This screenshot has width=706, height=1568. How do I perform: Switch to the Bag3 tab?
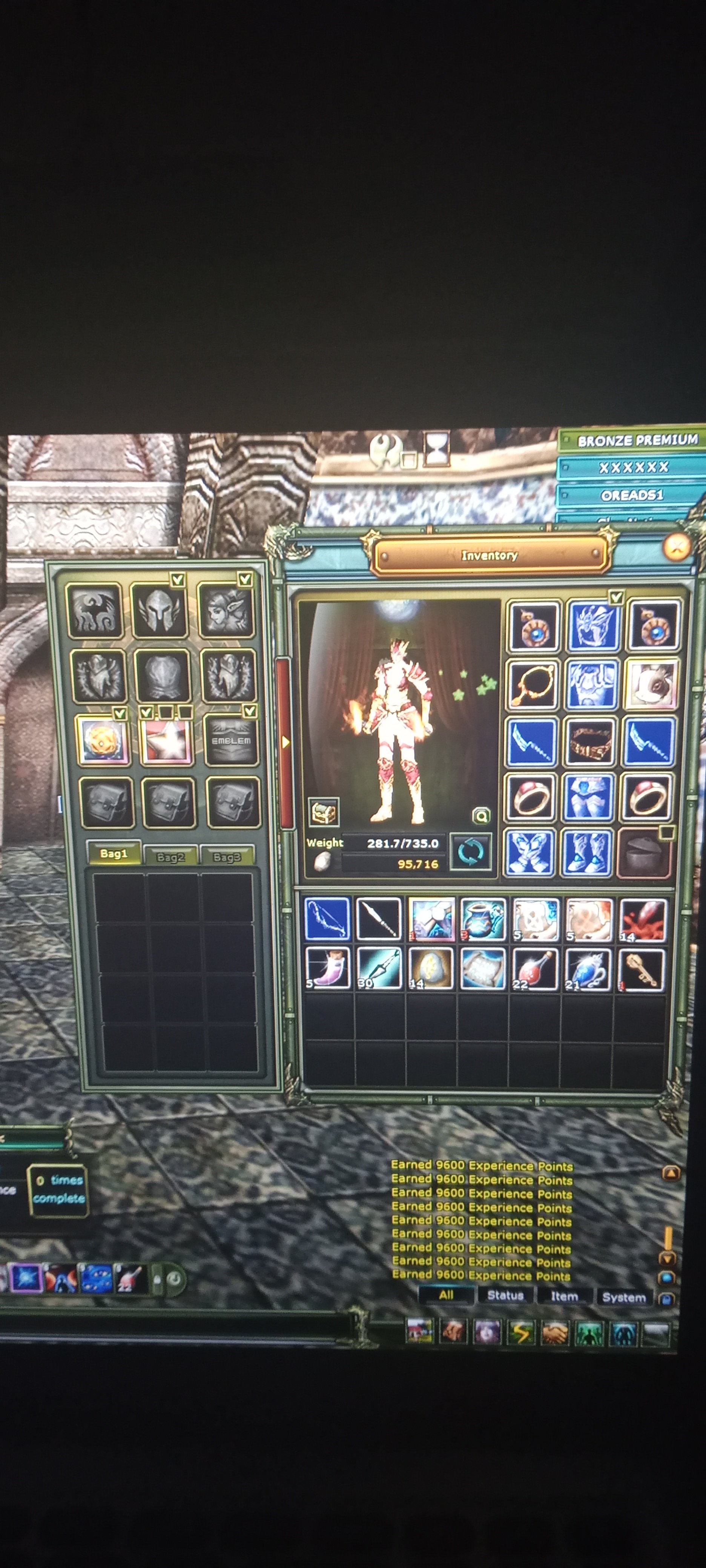[x=227, y=856]
